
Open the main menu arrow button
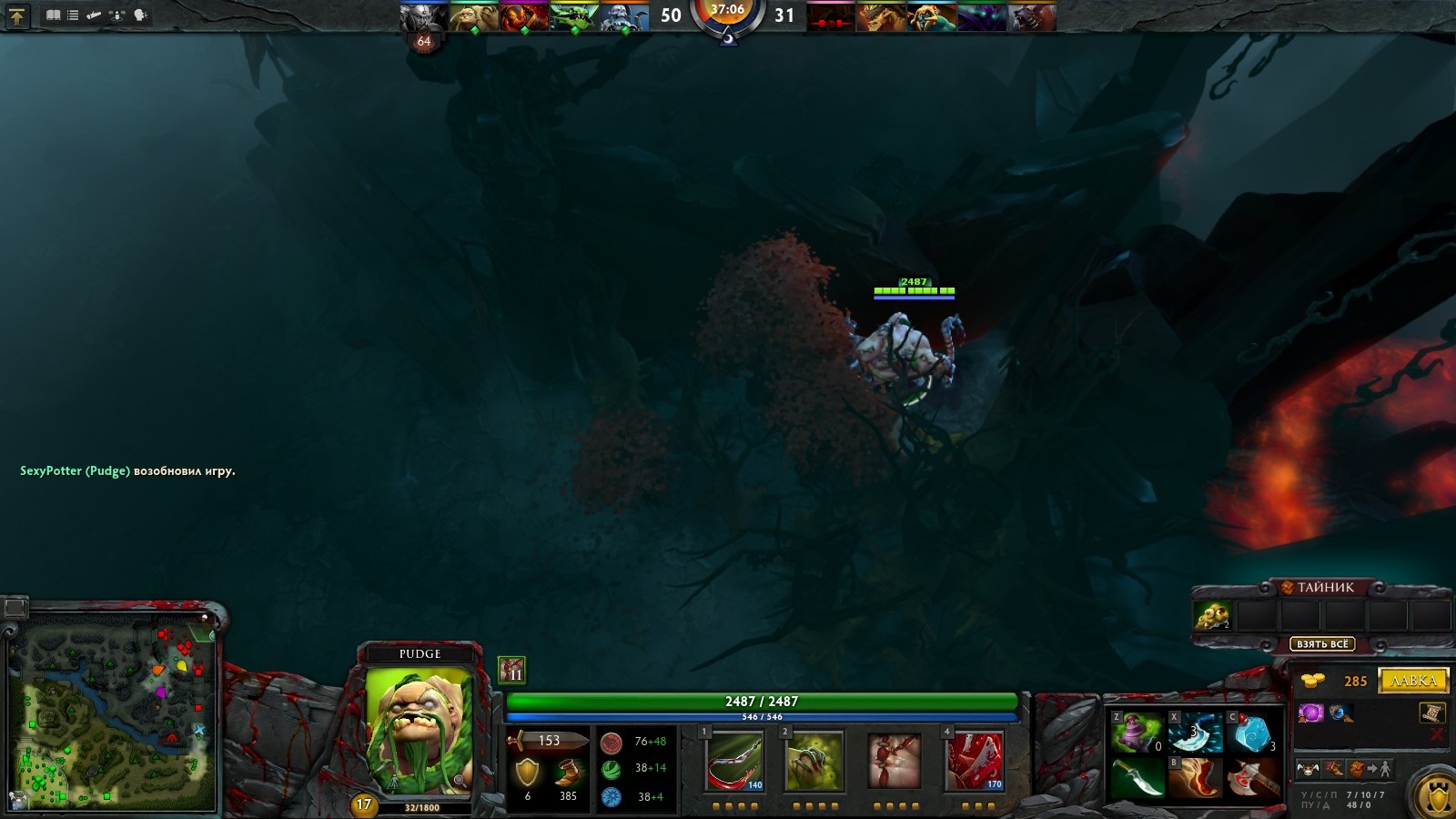tap(16, 15)
